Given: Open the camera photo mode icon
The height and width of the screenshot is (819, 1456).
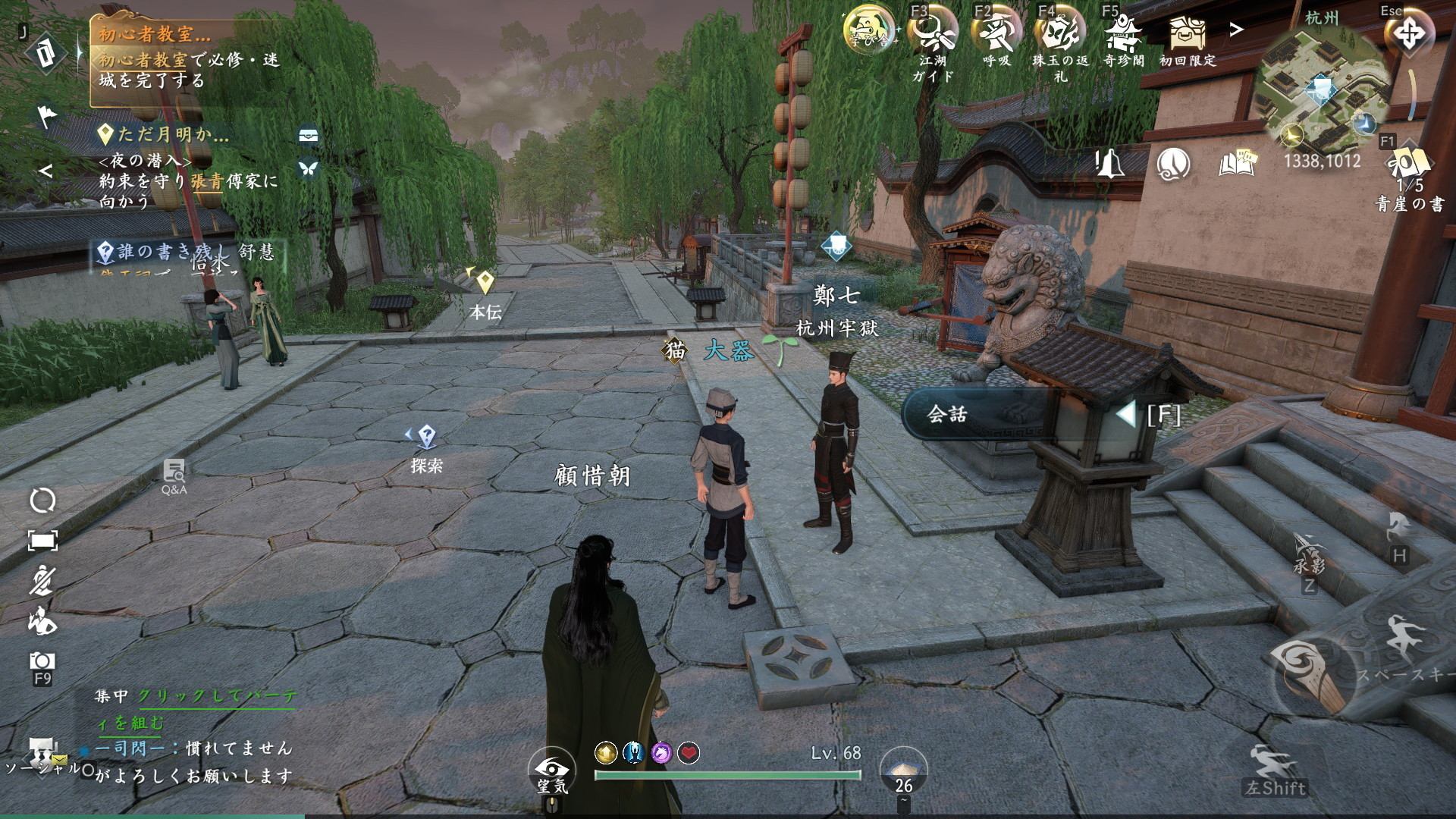Looking at the screenshot, I should (42, 661).
